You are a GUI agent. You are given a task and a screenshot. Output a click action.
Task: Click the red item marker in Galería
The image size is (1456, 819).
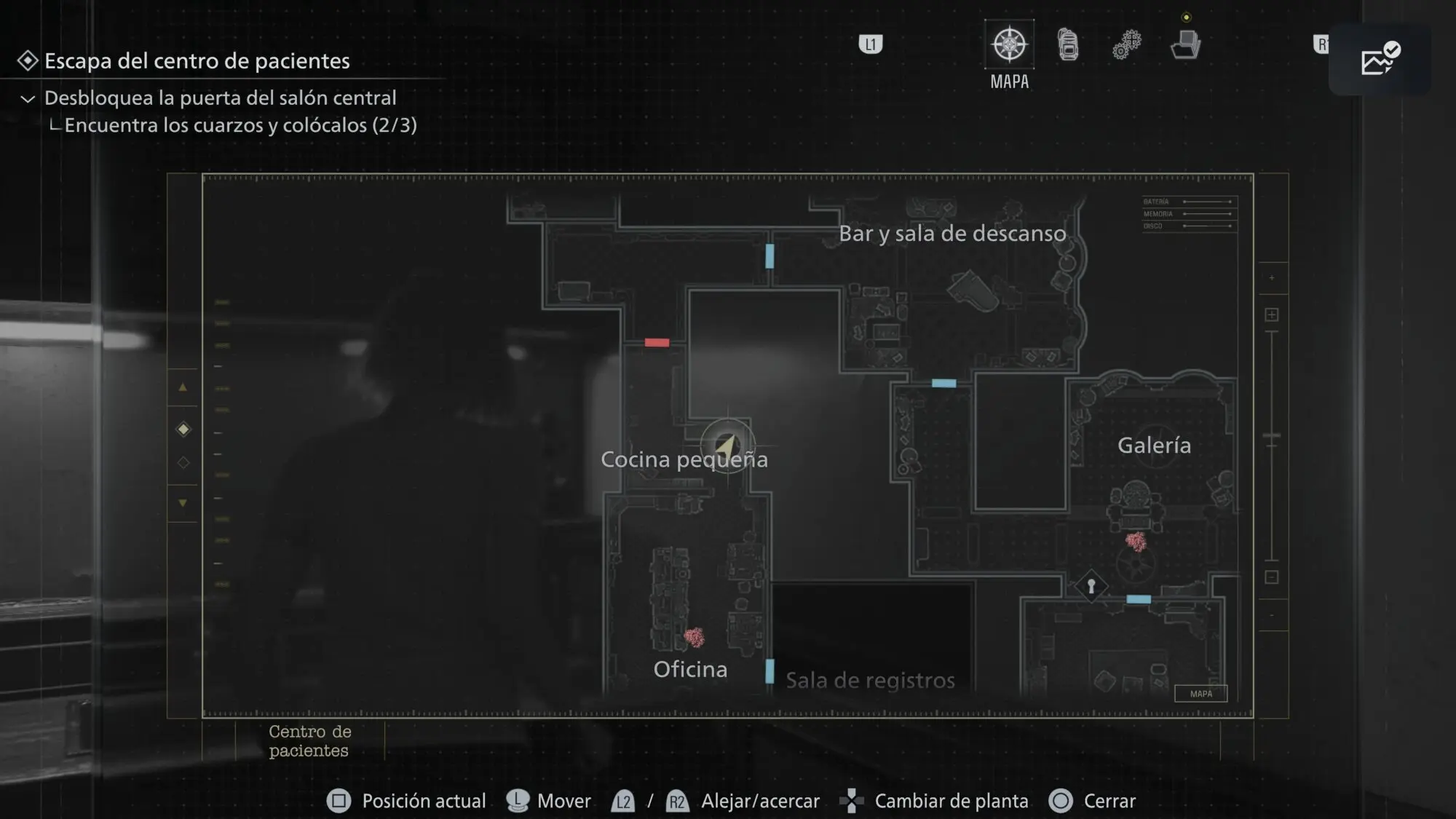tap(1136, 541)
